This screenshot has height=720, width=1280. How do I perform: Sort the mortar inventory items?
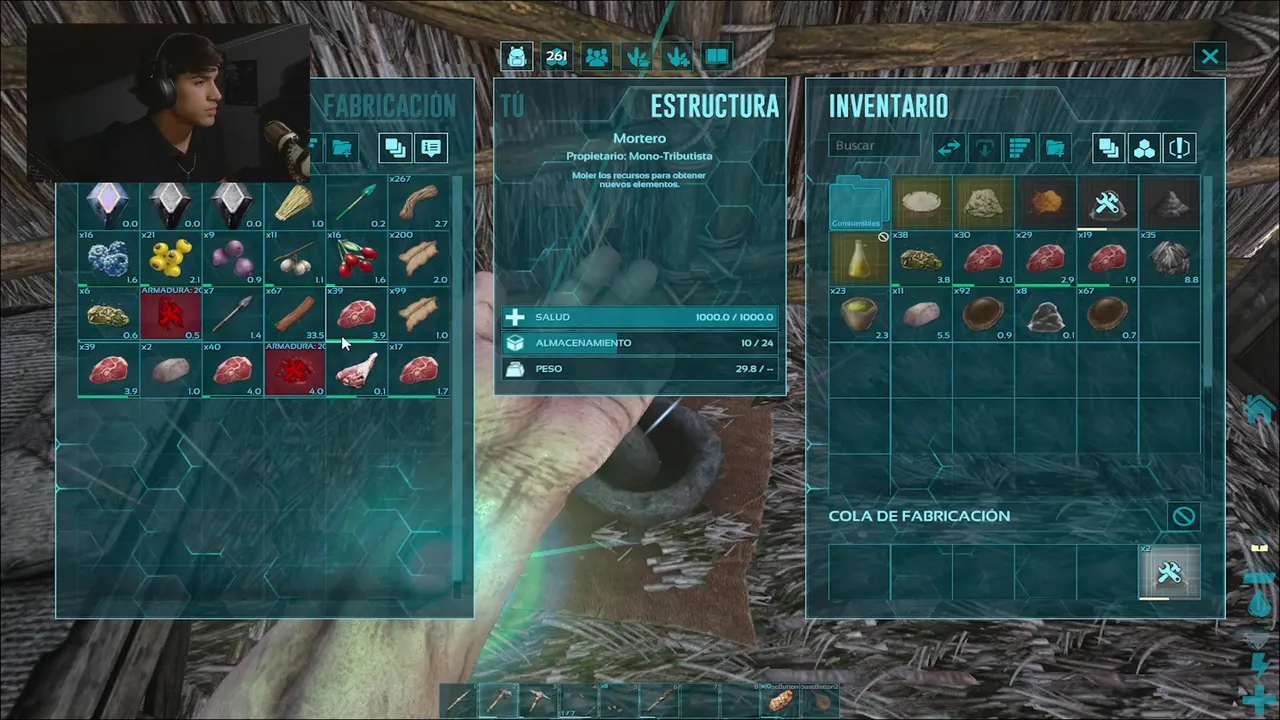tap(1019, 148)
